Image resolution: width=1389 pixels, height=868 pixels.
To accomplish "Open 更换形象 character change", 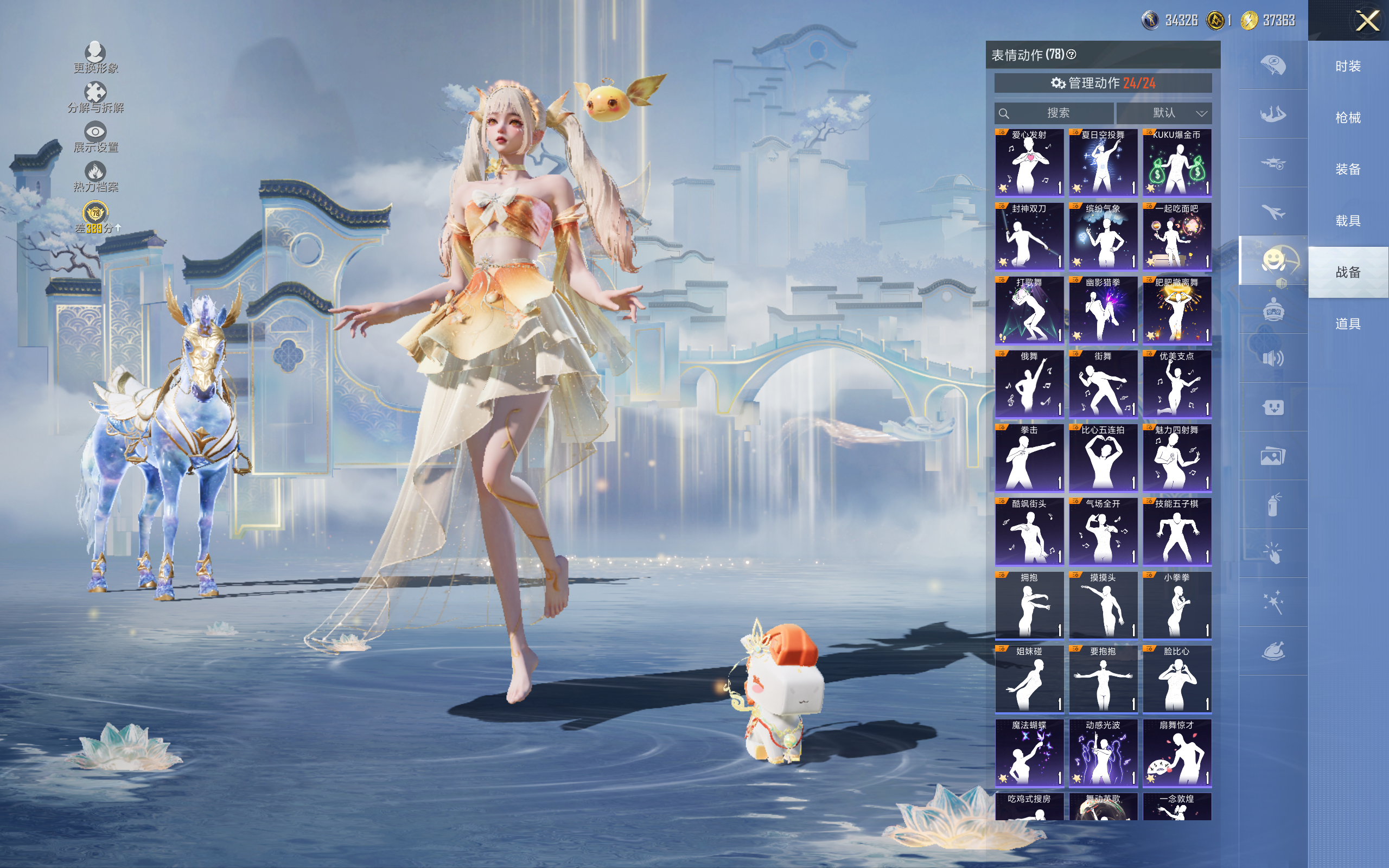I will click(x=95, y=58).
